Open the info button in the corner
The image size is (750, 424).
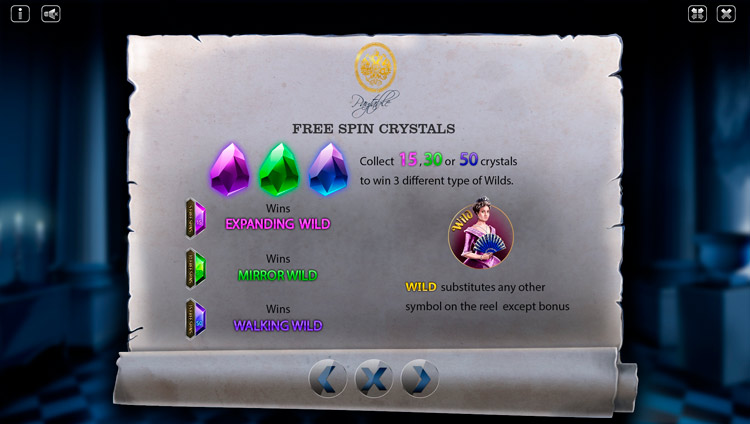coord(21,14)
